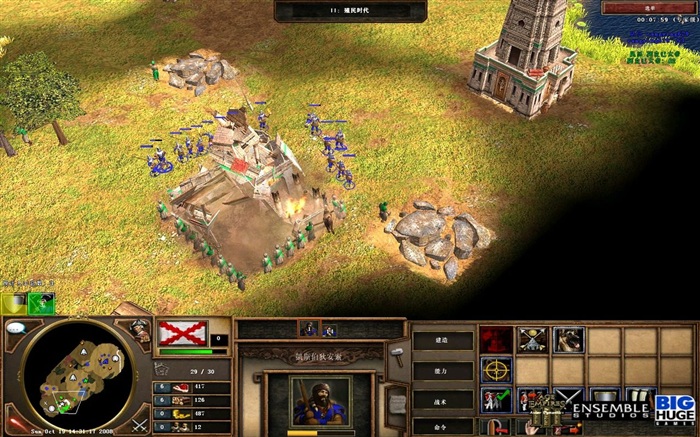The height and width of the screenshot is (437, 700).
Task: Click the crossed swords minimap button
Action: pos(139,424)
